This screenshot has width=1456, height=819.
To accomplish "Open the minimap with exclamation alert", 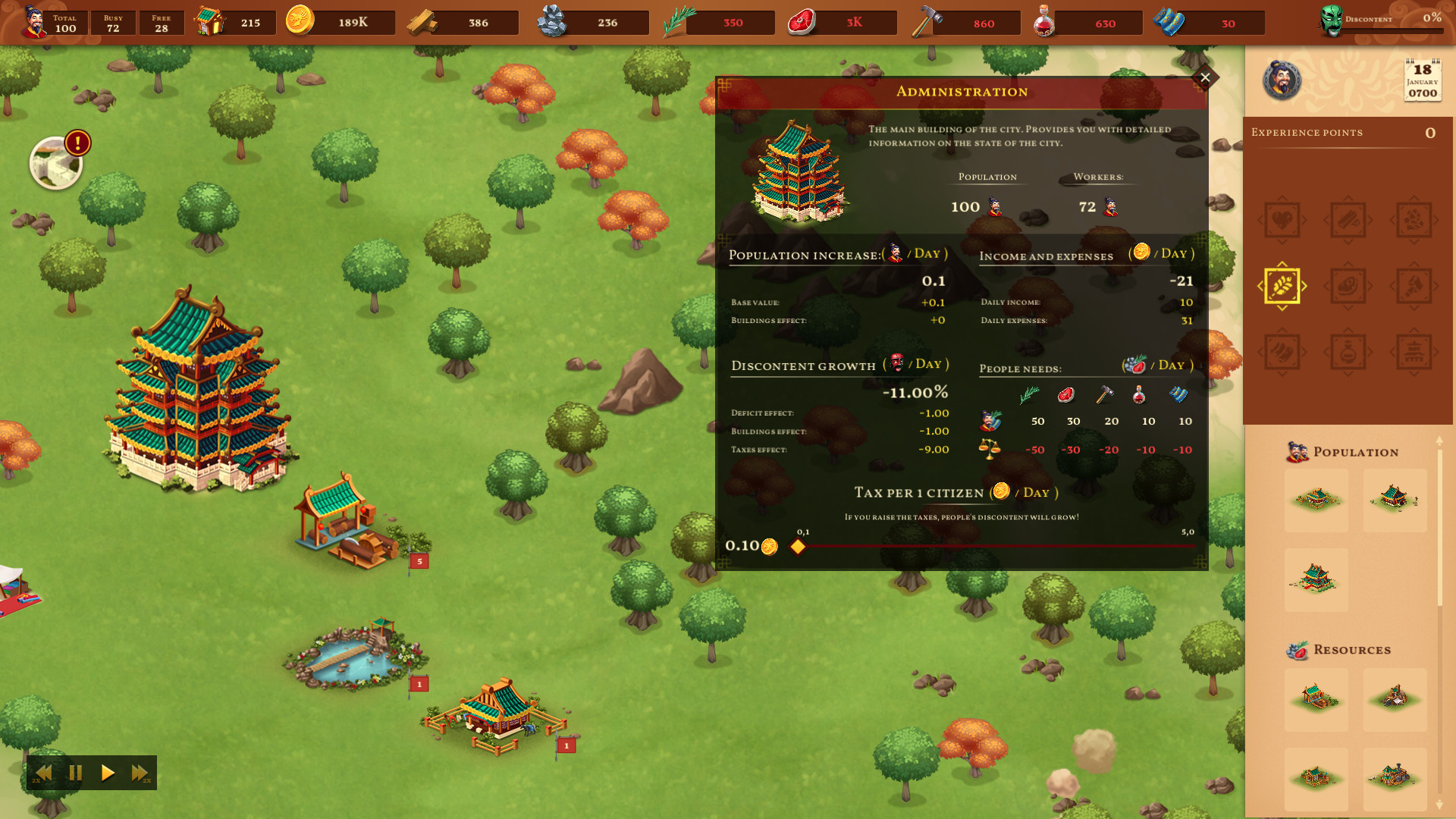I will (55, 162).
